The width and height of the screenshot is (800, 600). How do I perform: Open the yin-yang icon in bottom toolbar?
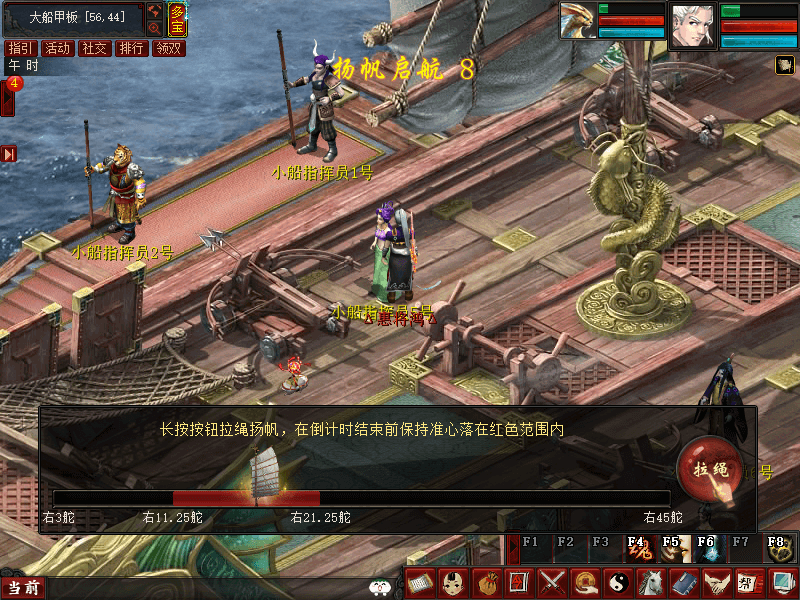pos(618,581)
